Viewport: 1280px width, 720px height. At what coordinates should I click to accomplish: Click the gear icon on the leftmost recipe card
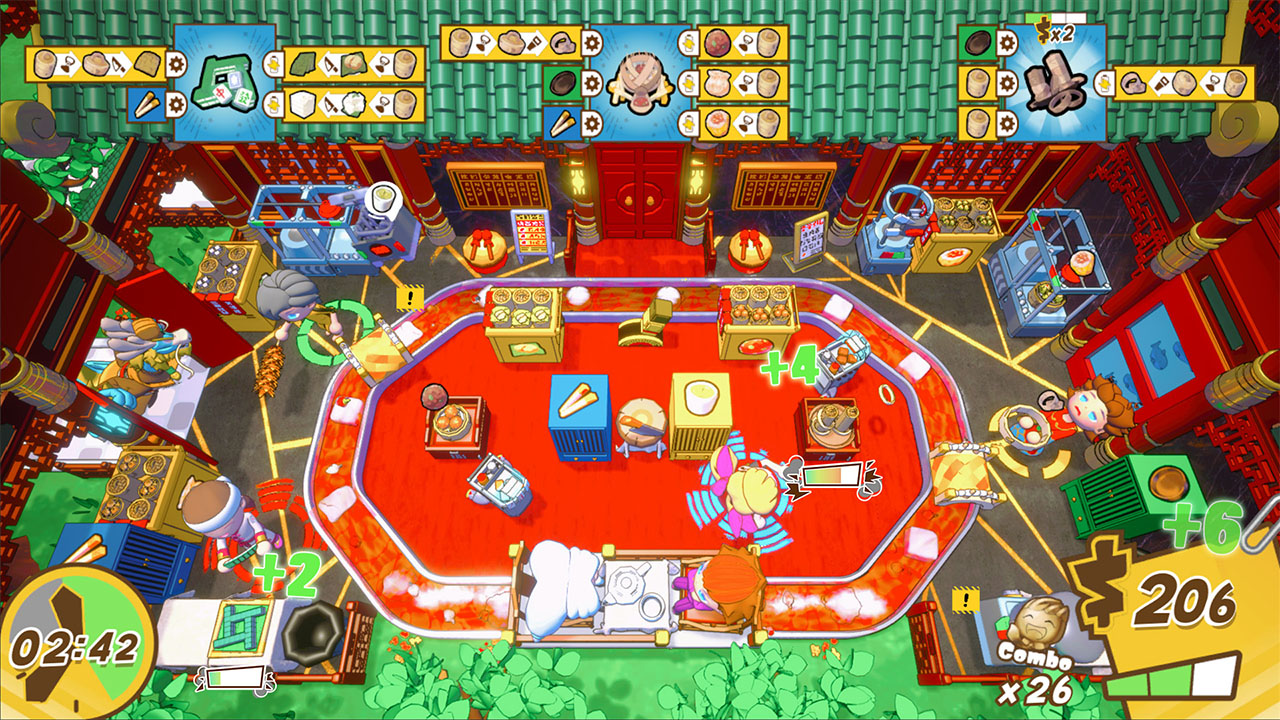(173, 65)
